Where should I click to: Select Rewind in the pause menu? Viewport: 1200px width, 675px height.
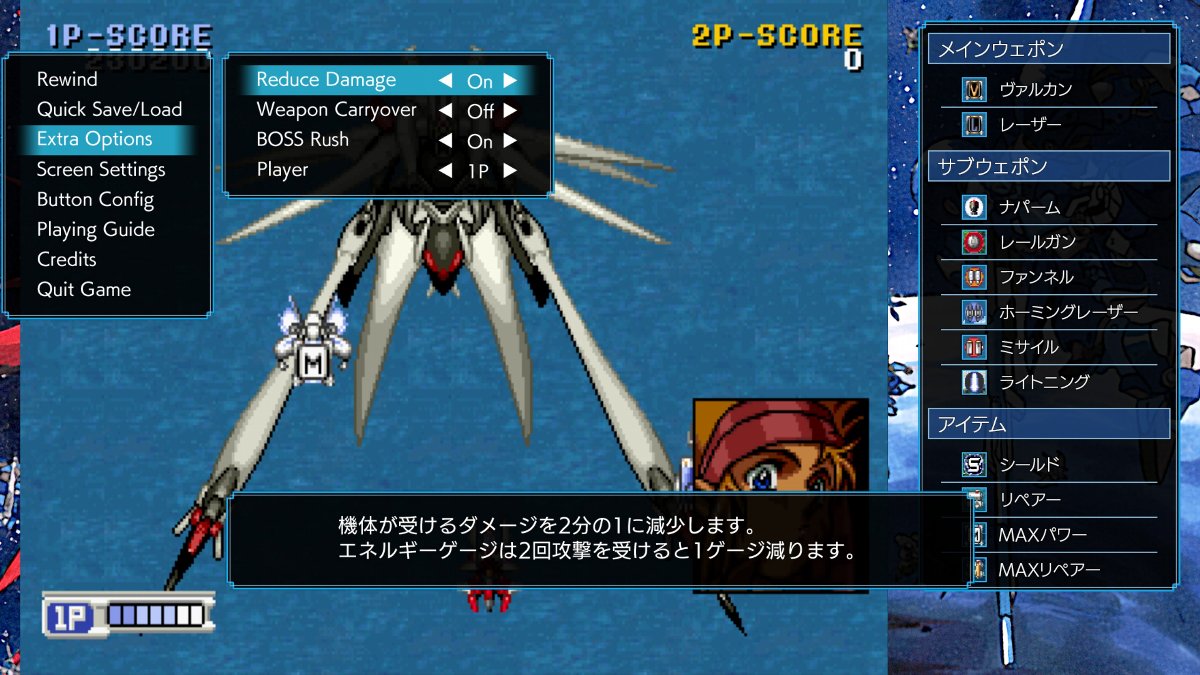[67, 79]
